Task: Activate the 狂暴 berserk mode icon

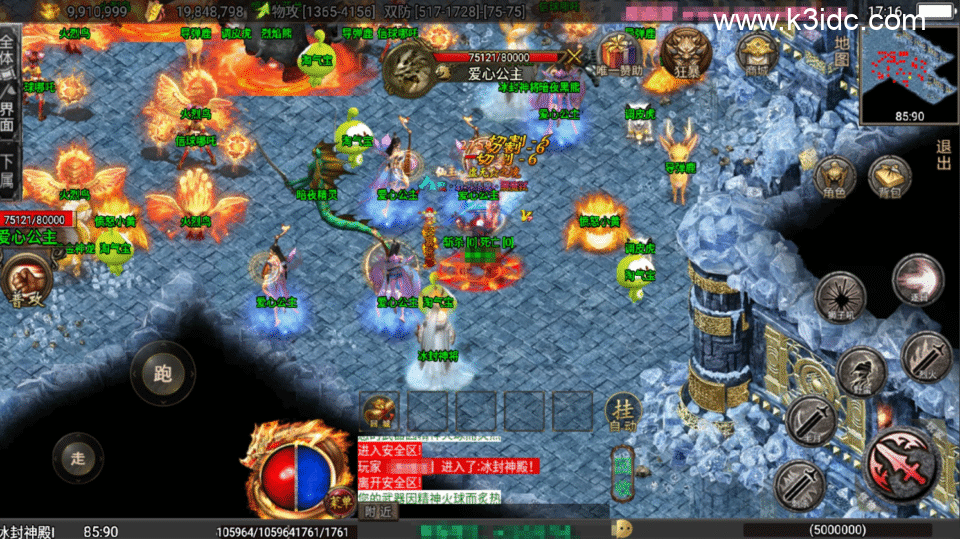Action: 688,52
